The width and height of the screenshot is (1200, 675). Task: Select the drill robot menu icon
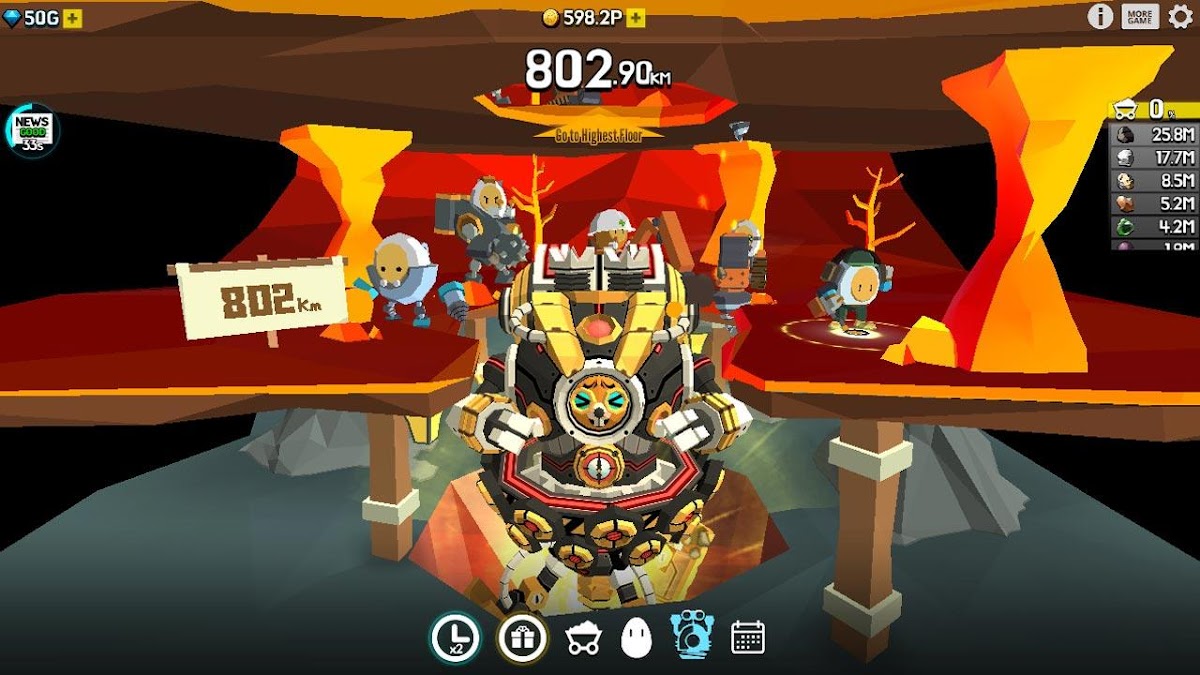691,636
